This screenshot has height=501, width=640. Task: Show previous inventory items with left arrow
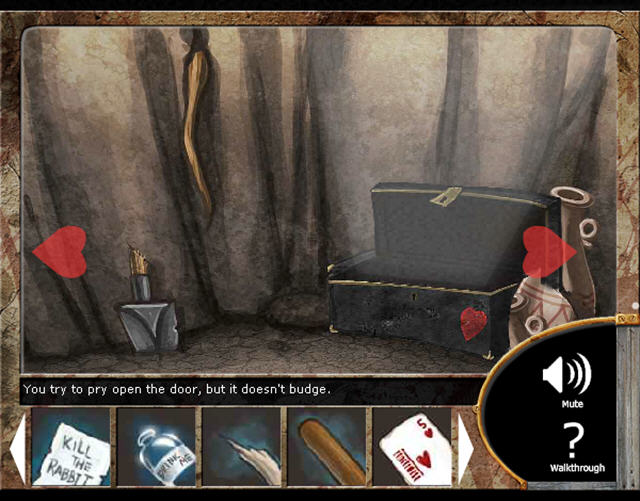point(18,447)
